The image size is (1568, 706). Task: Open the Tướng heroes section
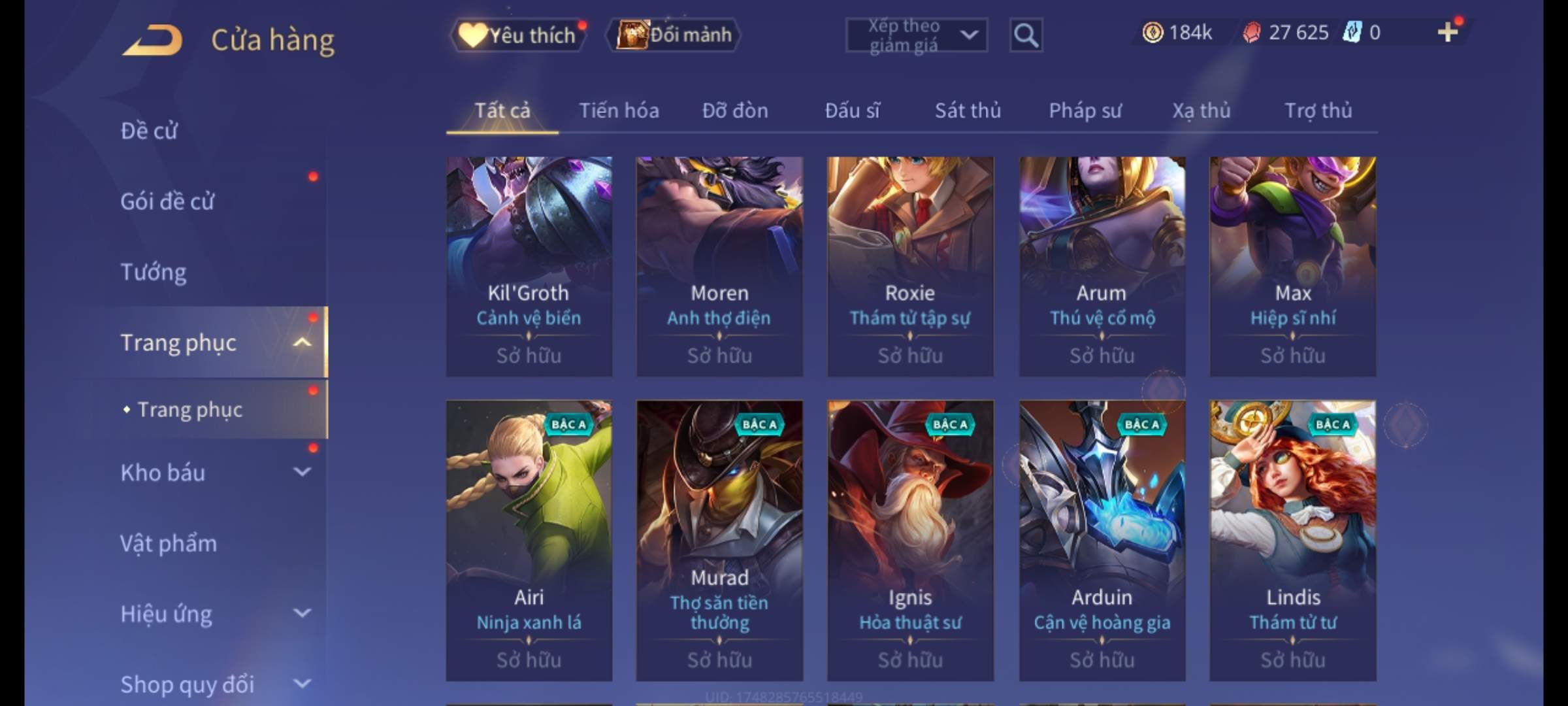tap(154, 272)
